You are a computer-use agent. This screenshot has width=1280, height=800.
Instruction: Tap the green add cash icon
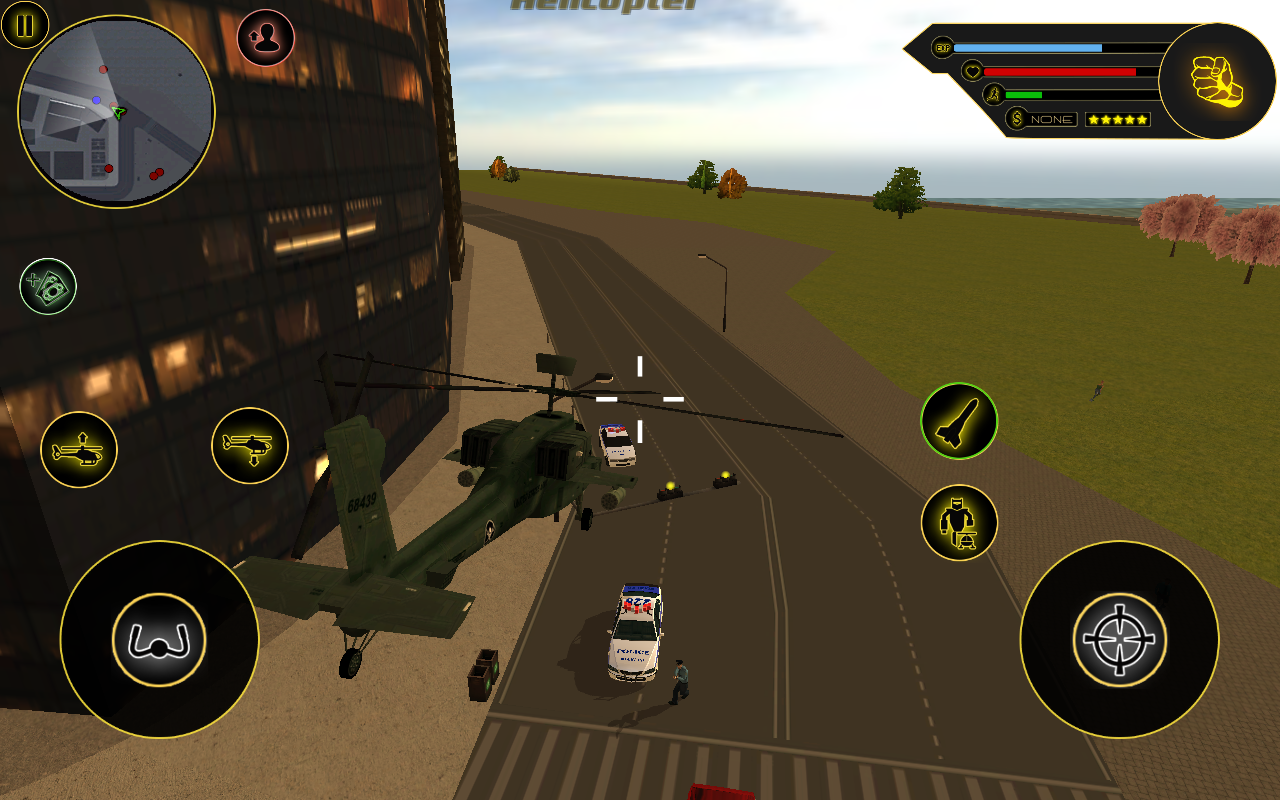coord(48,287)
